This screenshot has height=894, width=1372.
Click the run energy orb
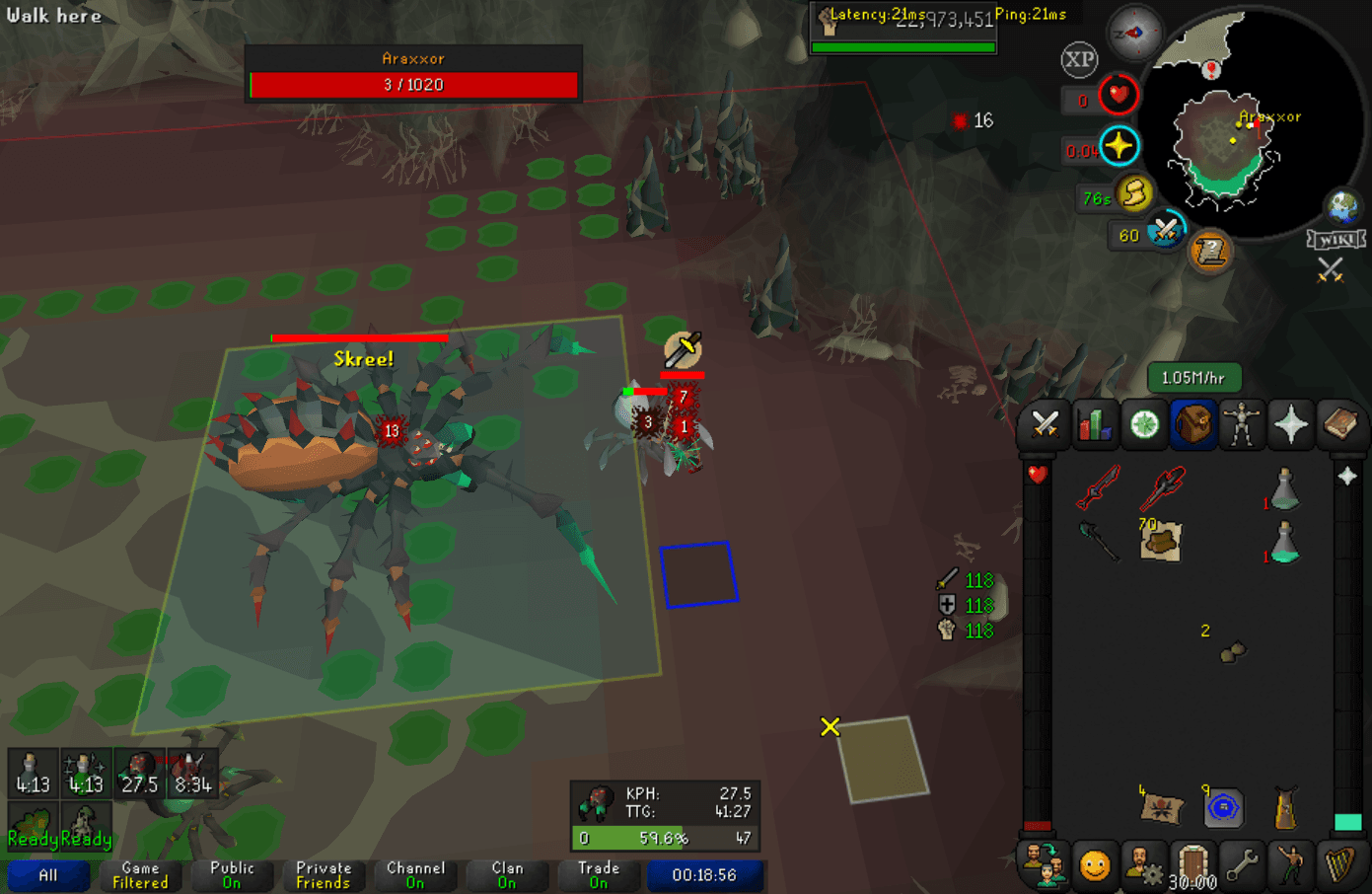click(1132, 195)
